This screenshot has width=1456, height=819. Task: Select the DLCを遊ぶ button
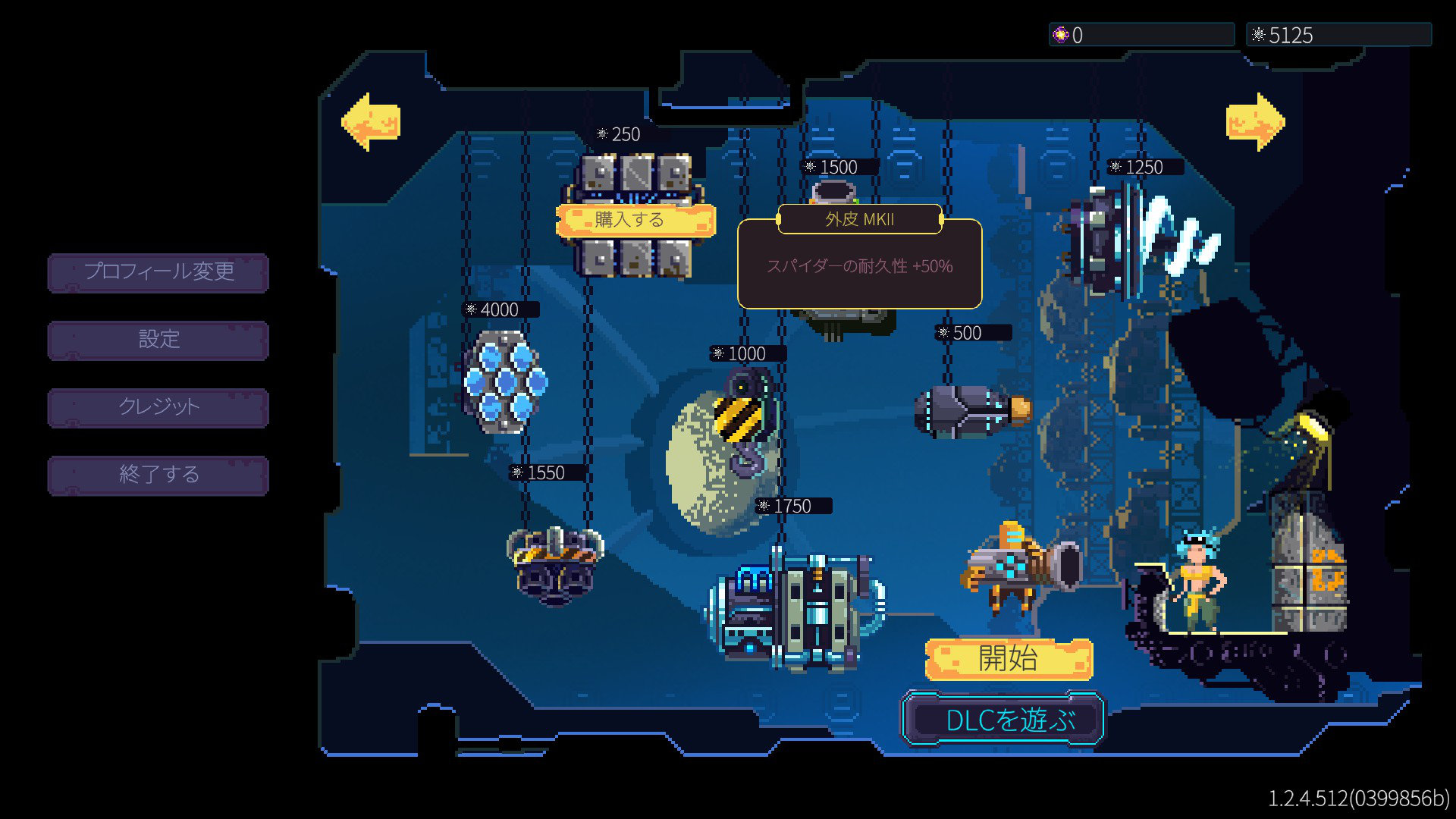pos(1003,719)
